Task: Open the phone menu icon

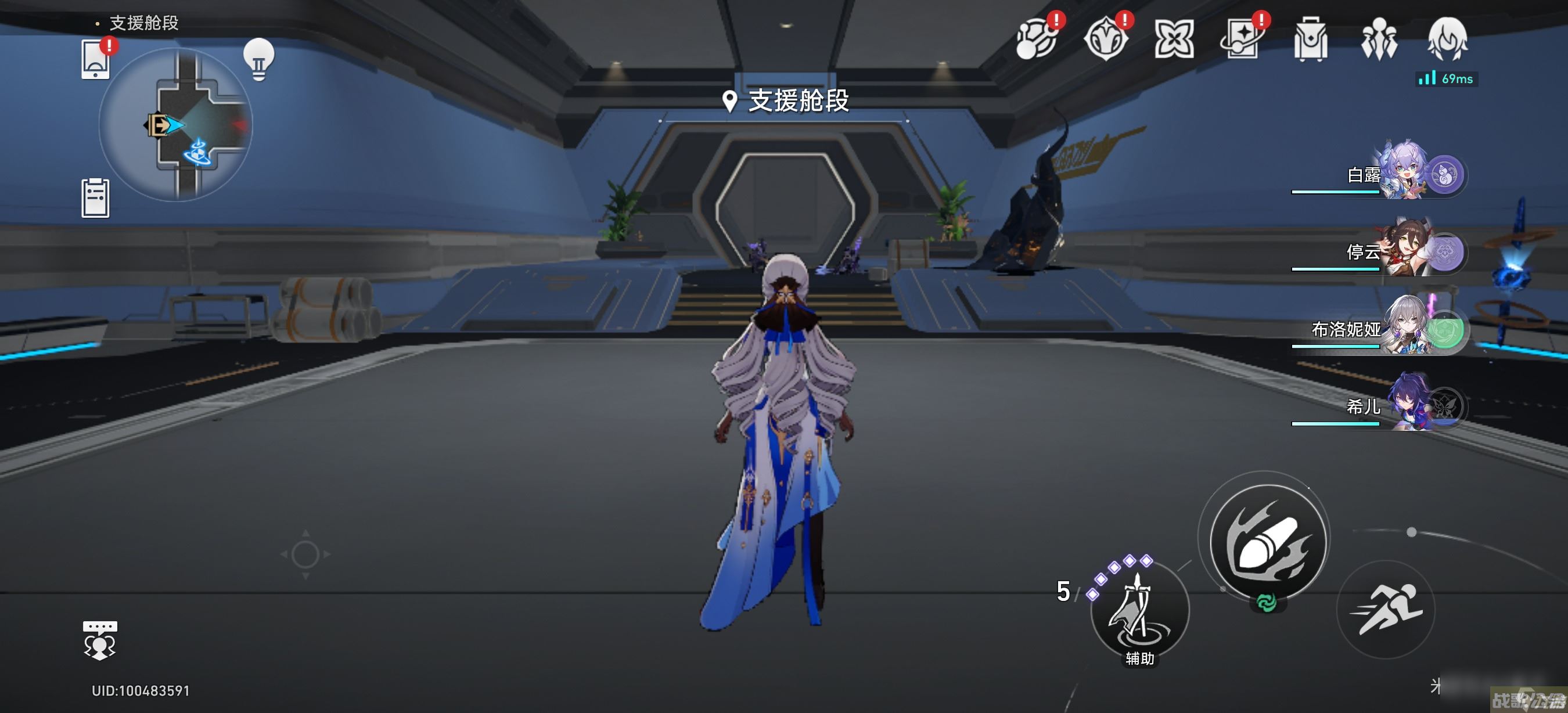Action: (x=96, y=59)
